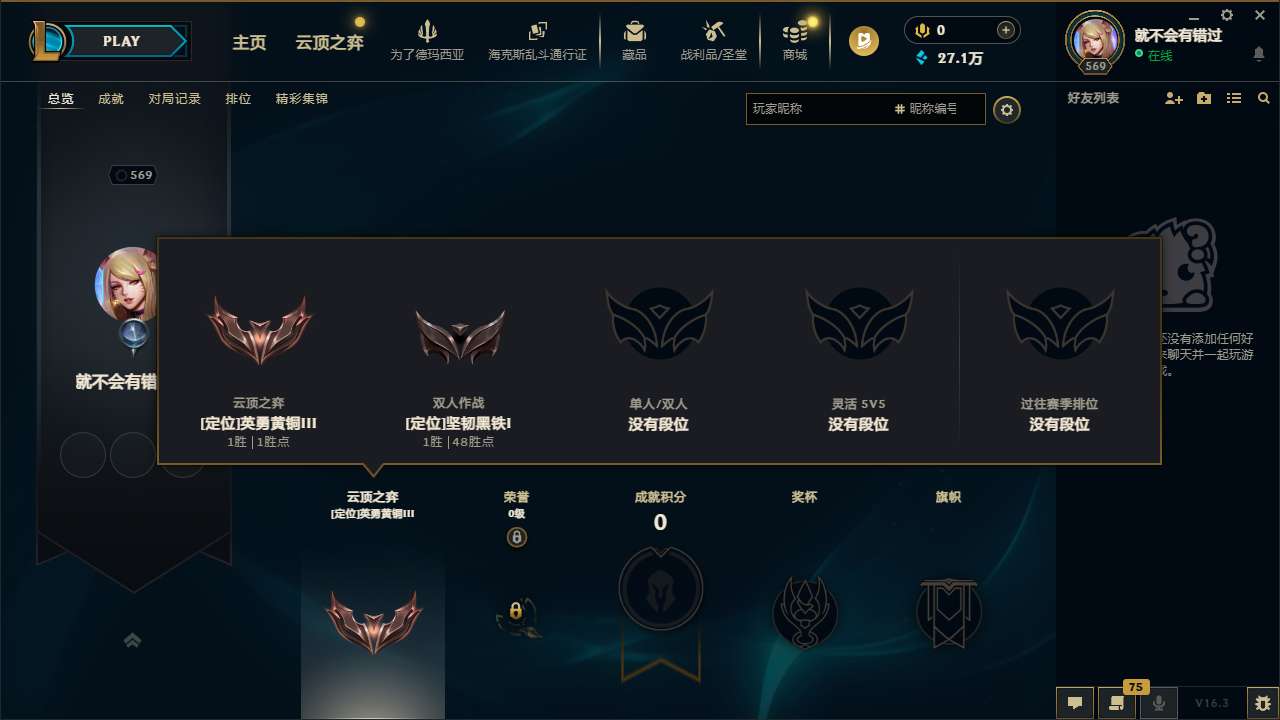
Task: Search friends with the magnifier icon
Action: click(x=1263, y=98)
